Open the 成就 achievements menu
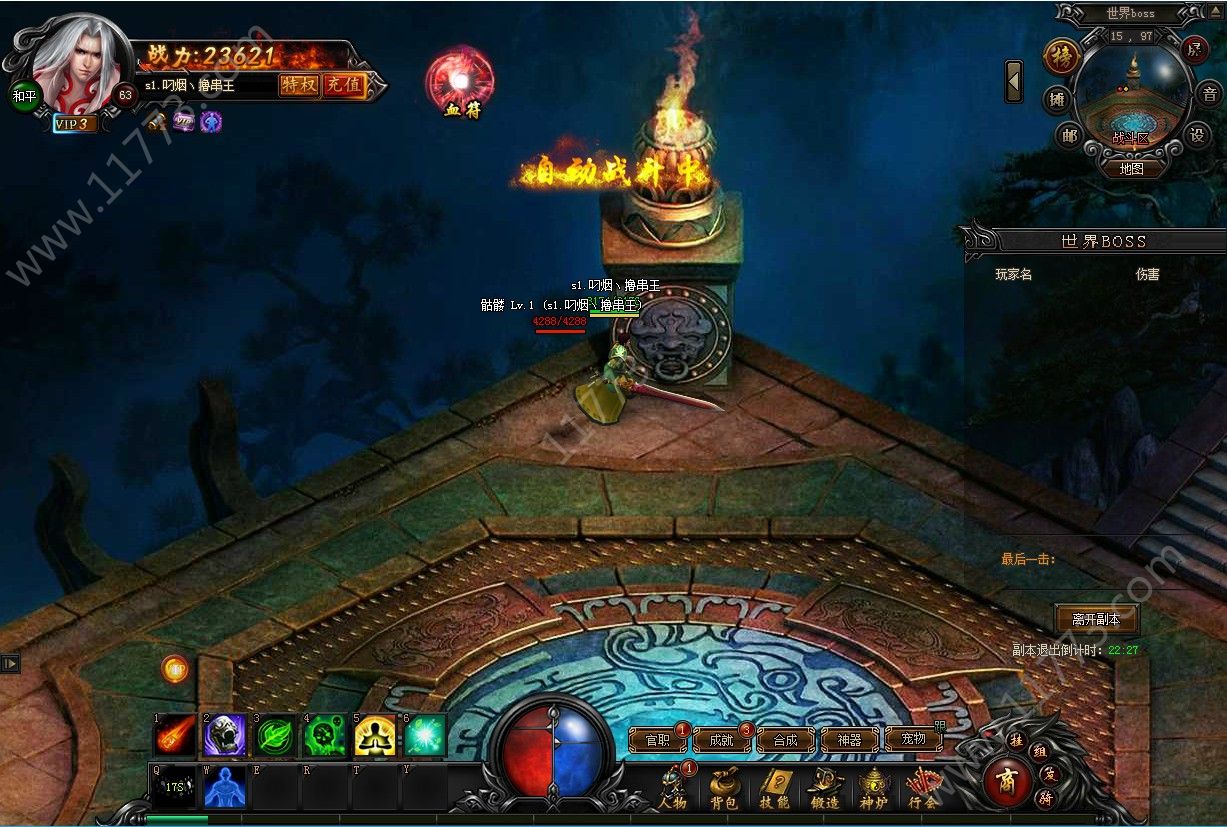 tap(721, 740)
